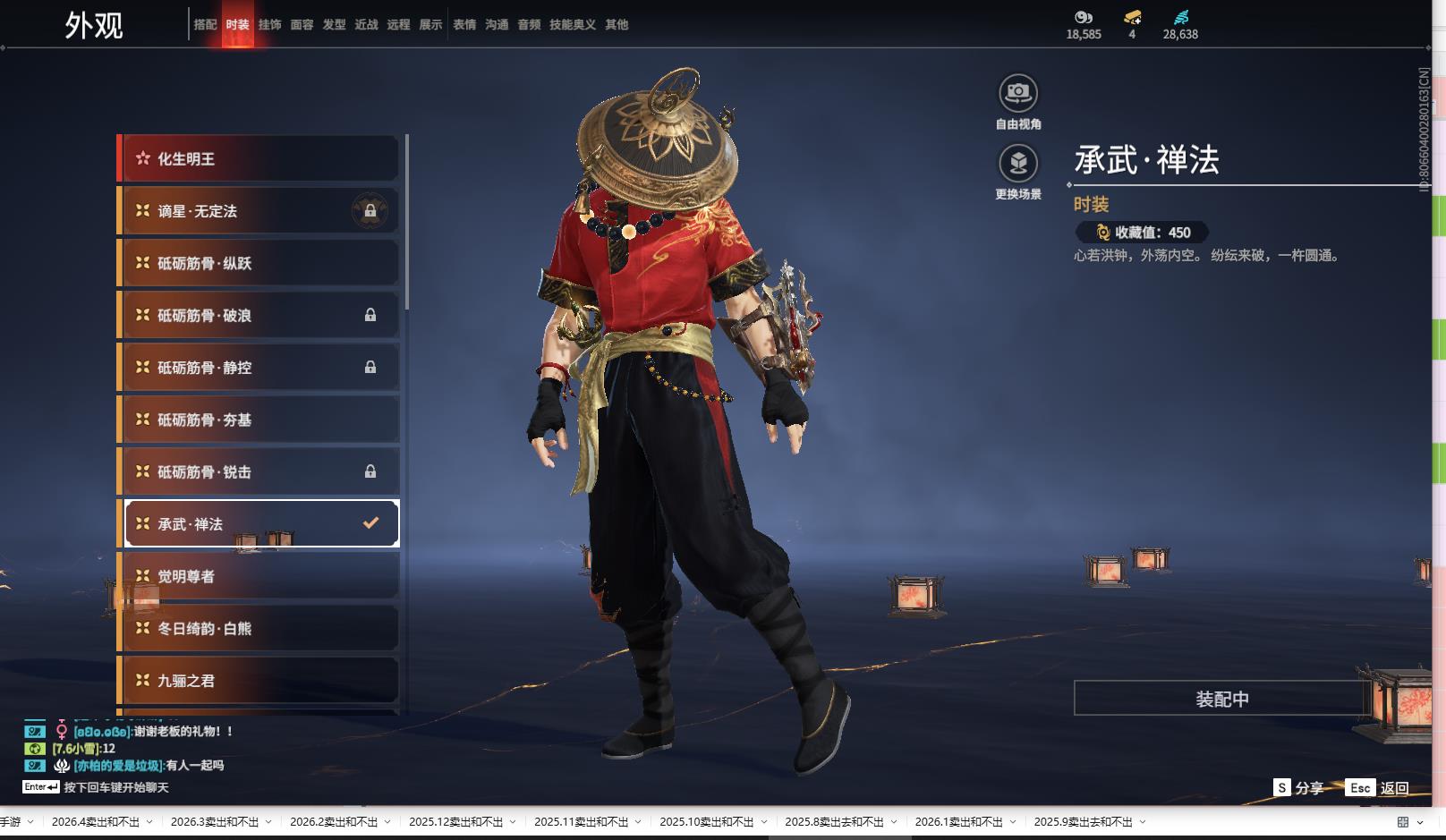Viewport: 1446px width, 840px height.
Task: Show the 表情 emotes tab
Action: (x=464, y=25)
